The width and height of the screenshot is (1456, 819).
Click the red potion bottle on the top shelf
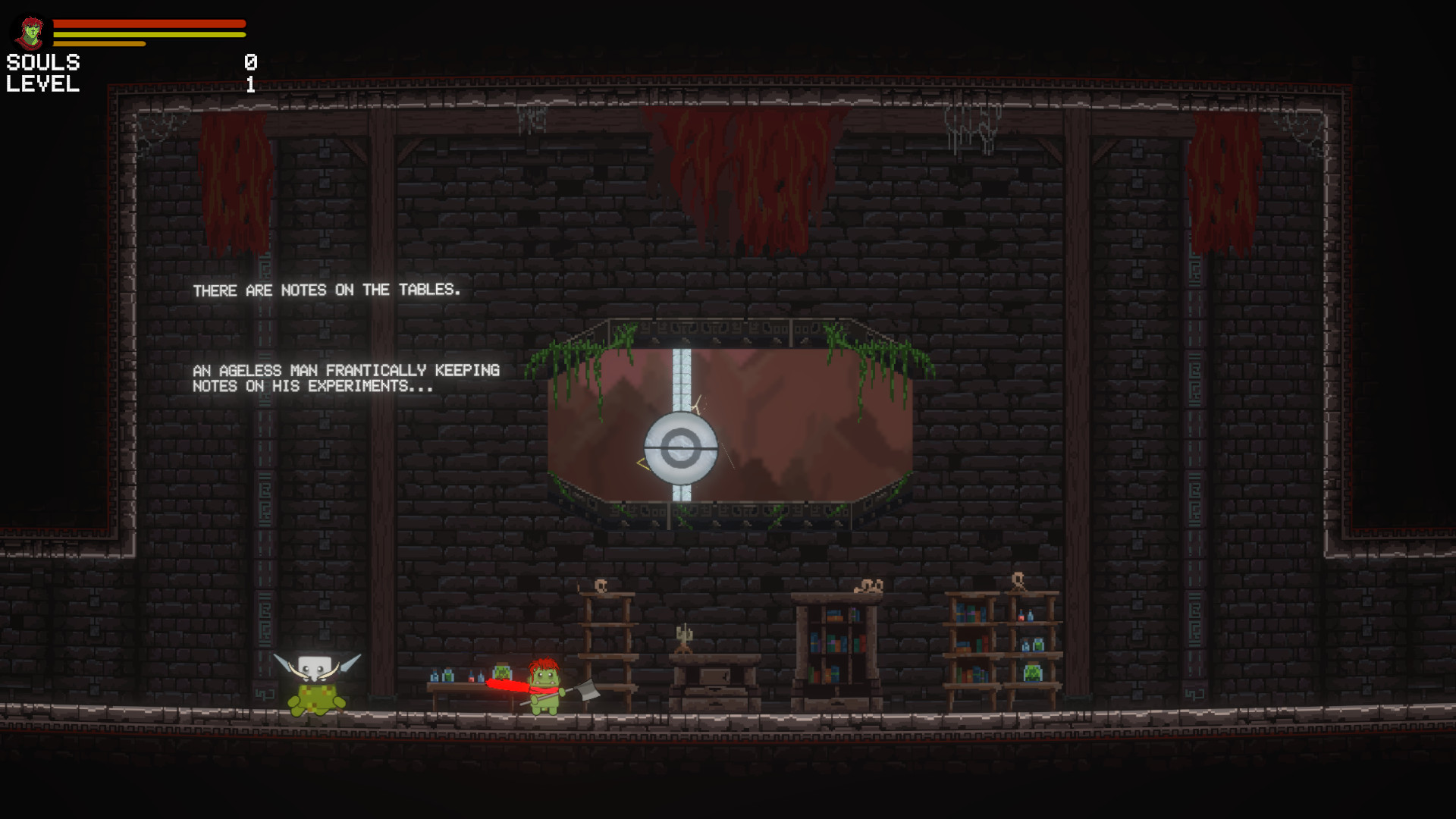click(x=1021, y=617)
